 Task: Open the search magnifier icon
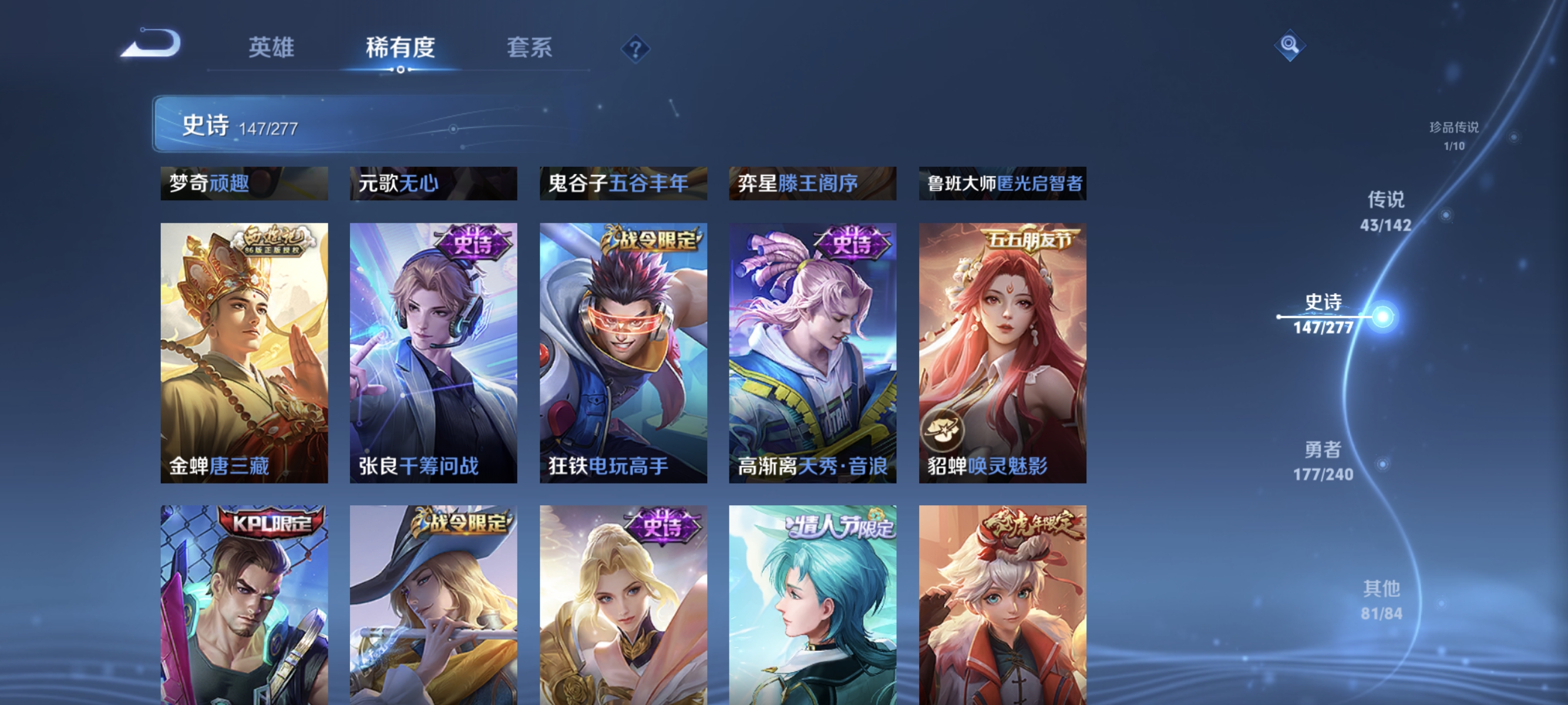1290,46
